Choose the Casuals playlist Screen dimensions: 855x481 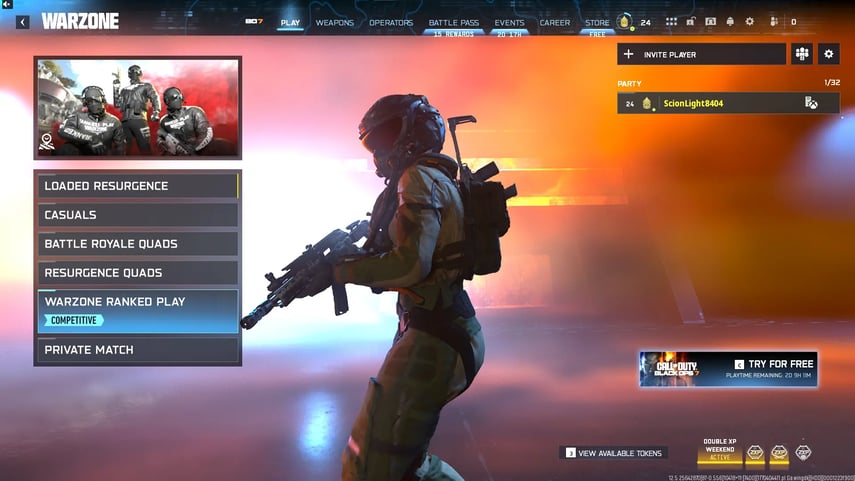click(138, 215)
